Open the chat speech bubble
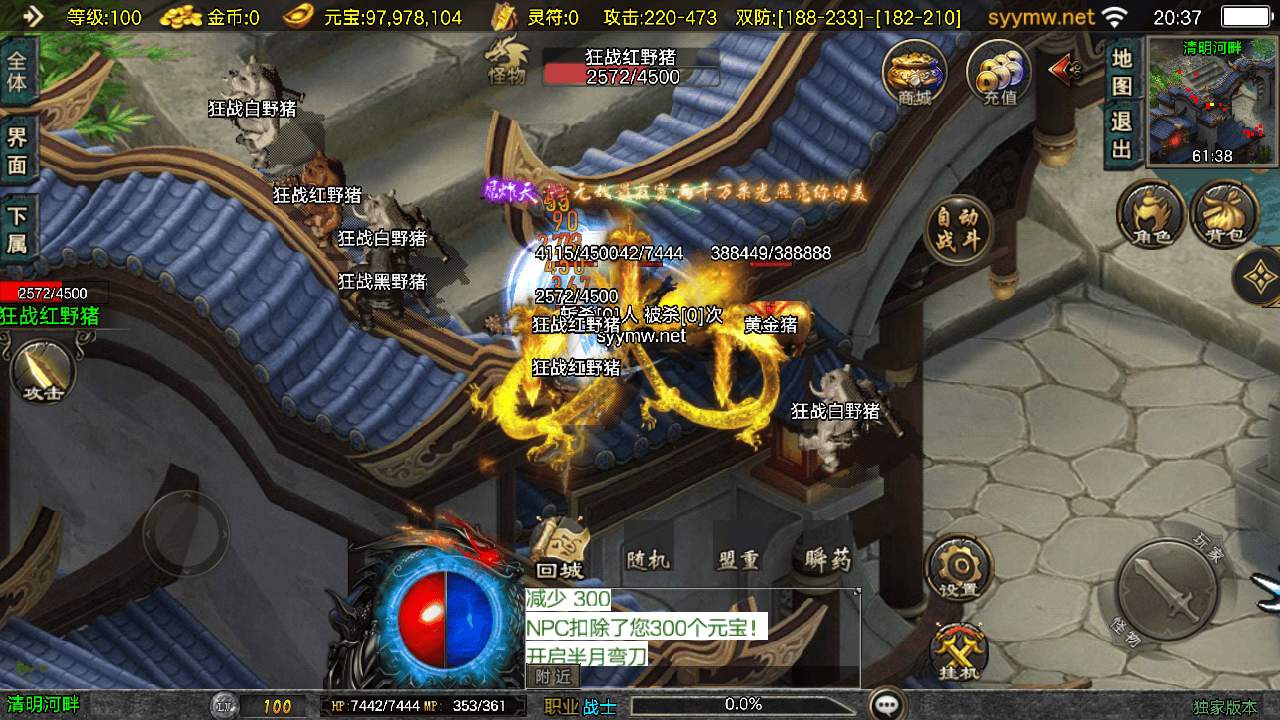Screen dimensions: 1280x720 (887, 704)
